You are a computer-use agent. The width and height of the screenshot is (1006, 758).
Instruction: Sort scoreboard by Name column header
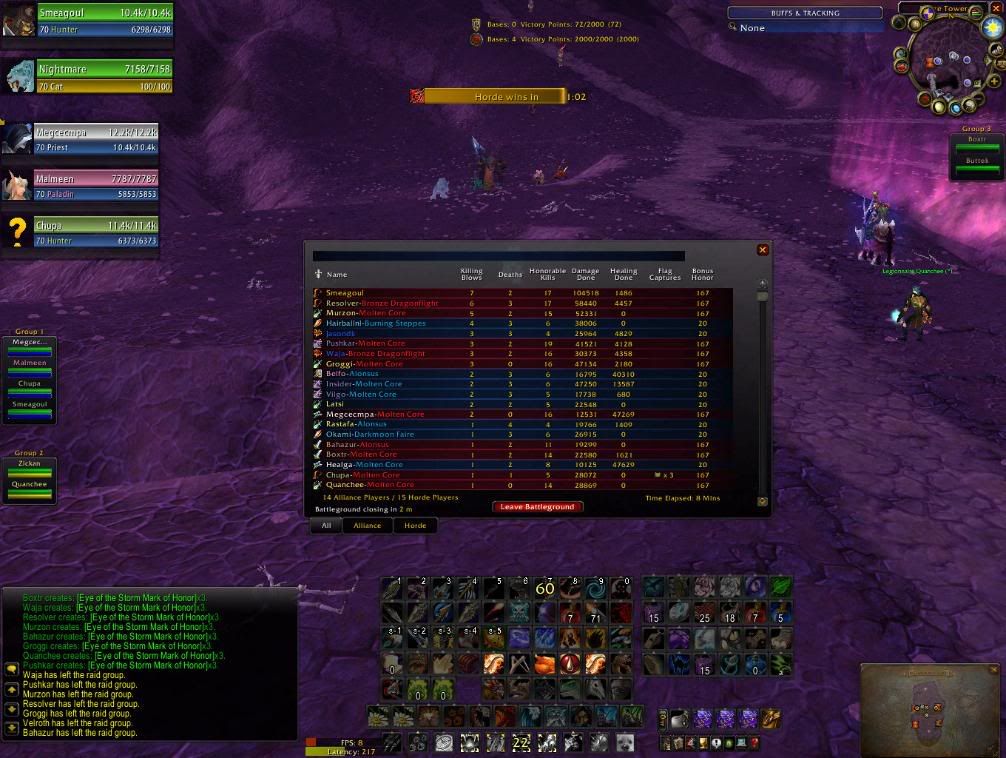pyautogui.click(x=337, y=274)
